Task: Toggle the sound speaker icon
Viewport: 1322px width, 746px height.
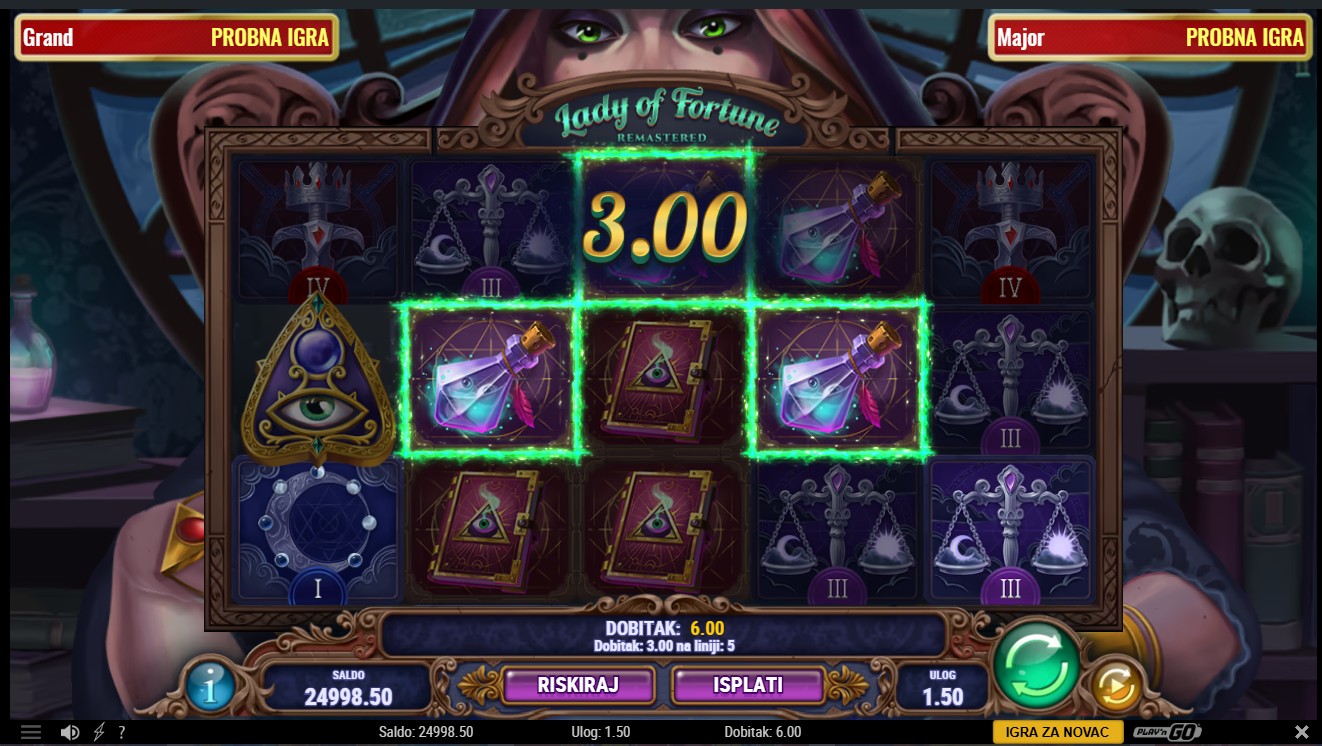Action: 69,732
